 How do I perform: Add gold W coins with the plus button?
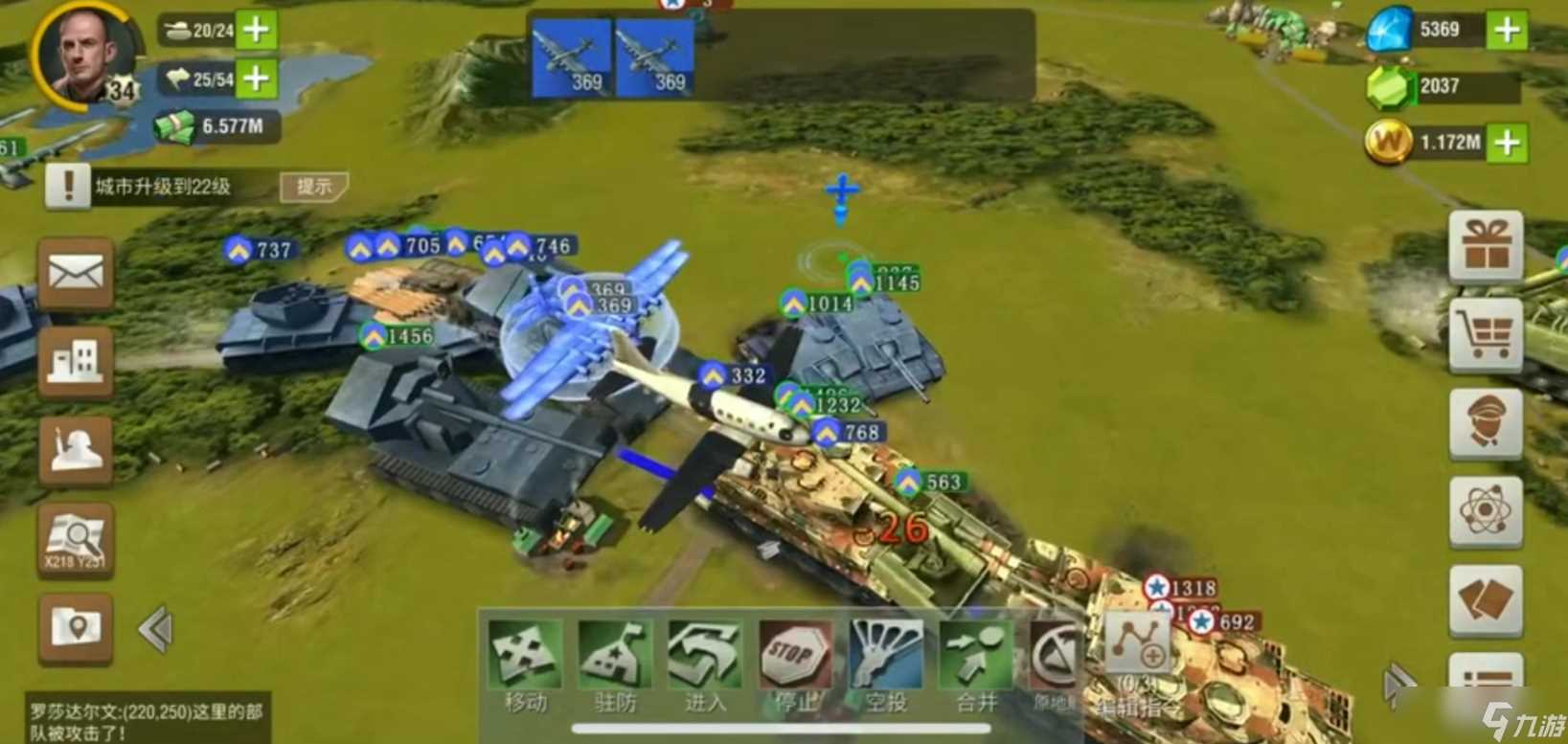click(x=1507, y=143)
